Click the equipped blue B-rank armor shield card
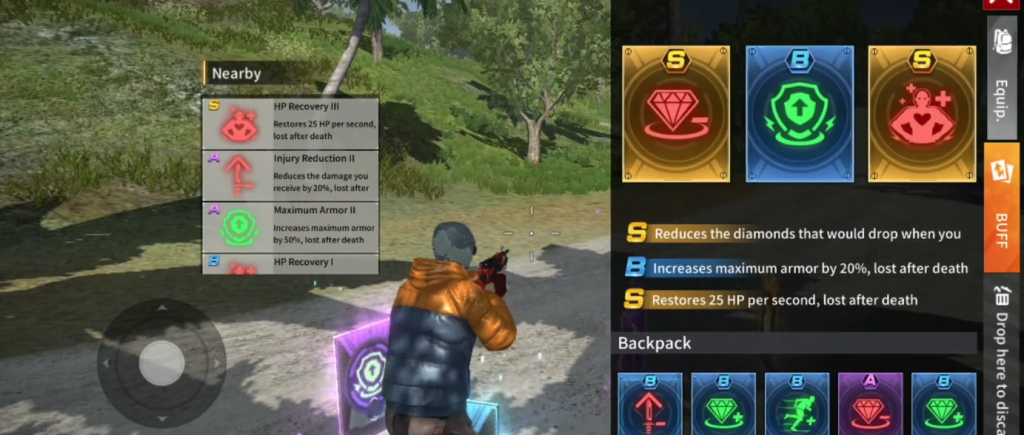Viewport: 1024px width, 435px height. click(798, 113)
